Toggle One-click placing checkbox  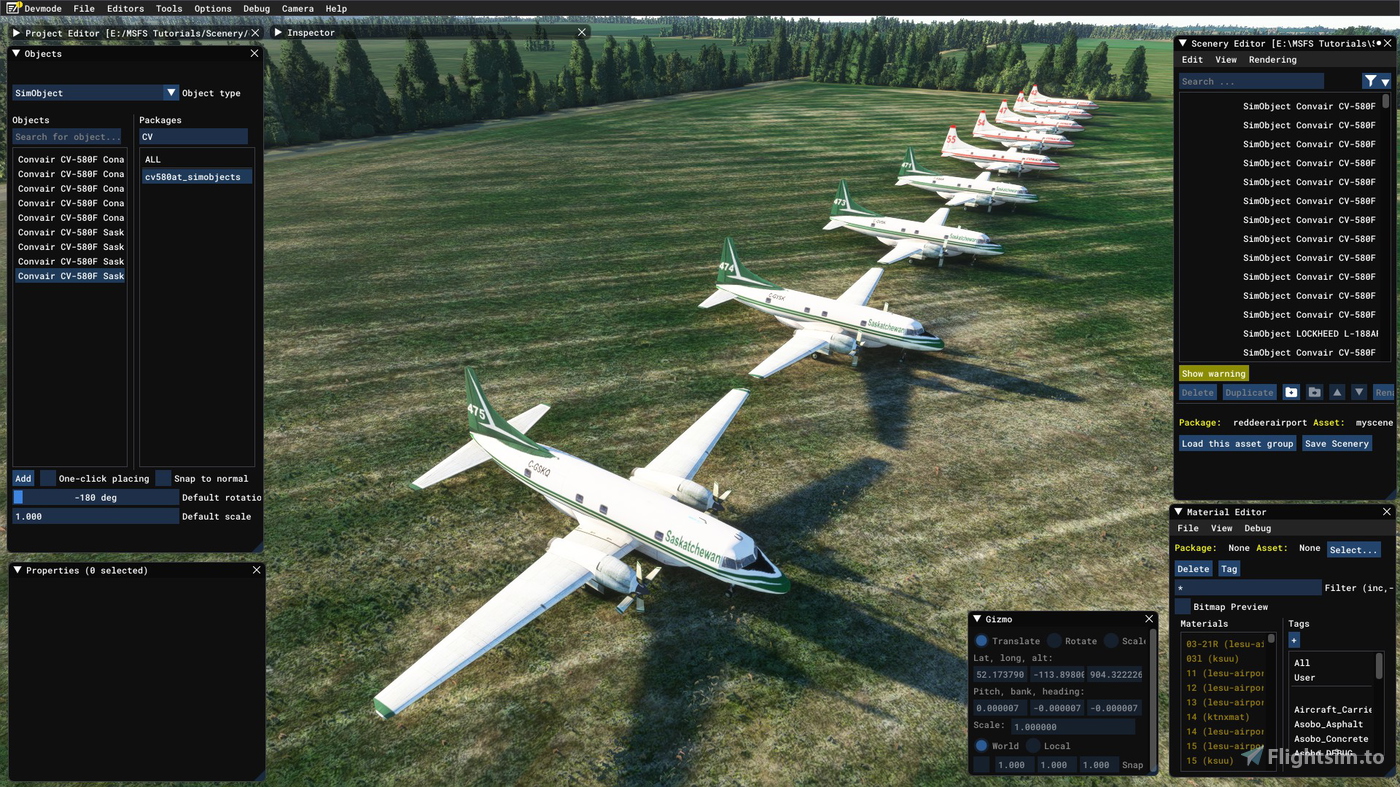click(x=48, y=478)
